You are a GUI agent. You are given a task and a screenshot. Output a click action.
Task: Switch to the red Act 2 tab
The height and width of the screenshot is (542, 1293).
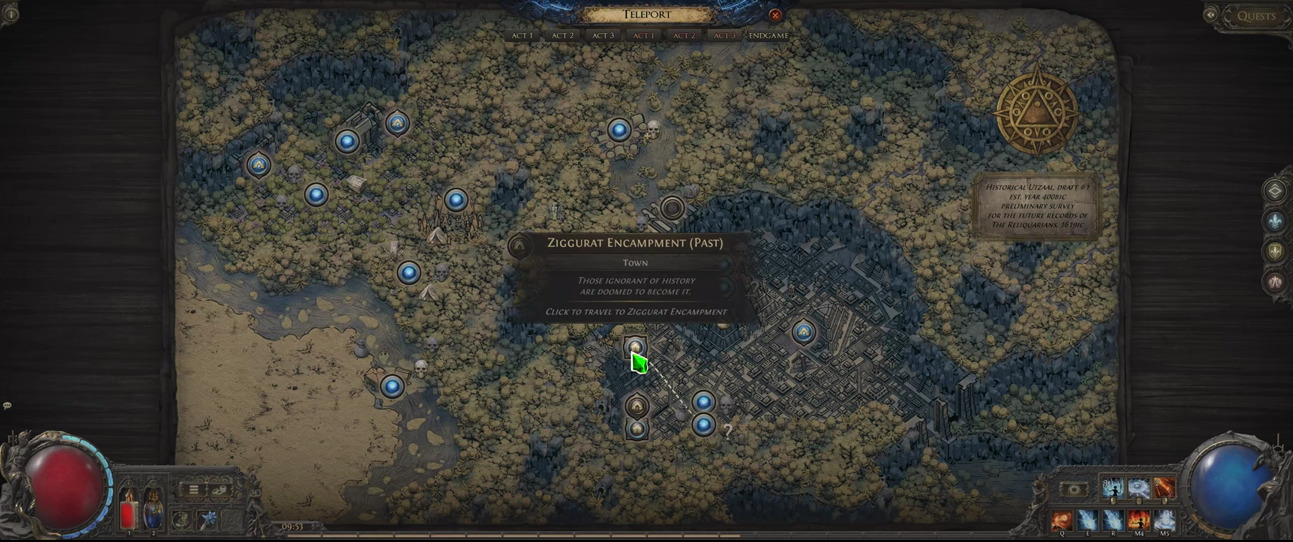[x=684, y=36]
